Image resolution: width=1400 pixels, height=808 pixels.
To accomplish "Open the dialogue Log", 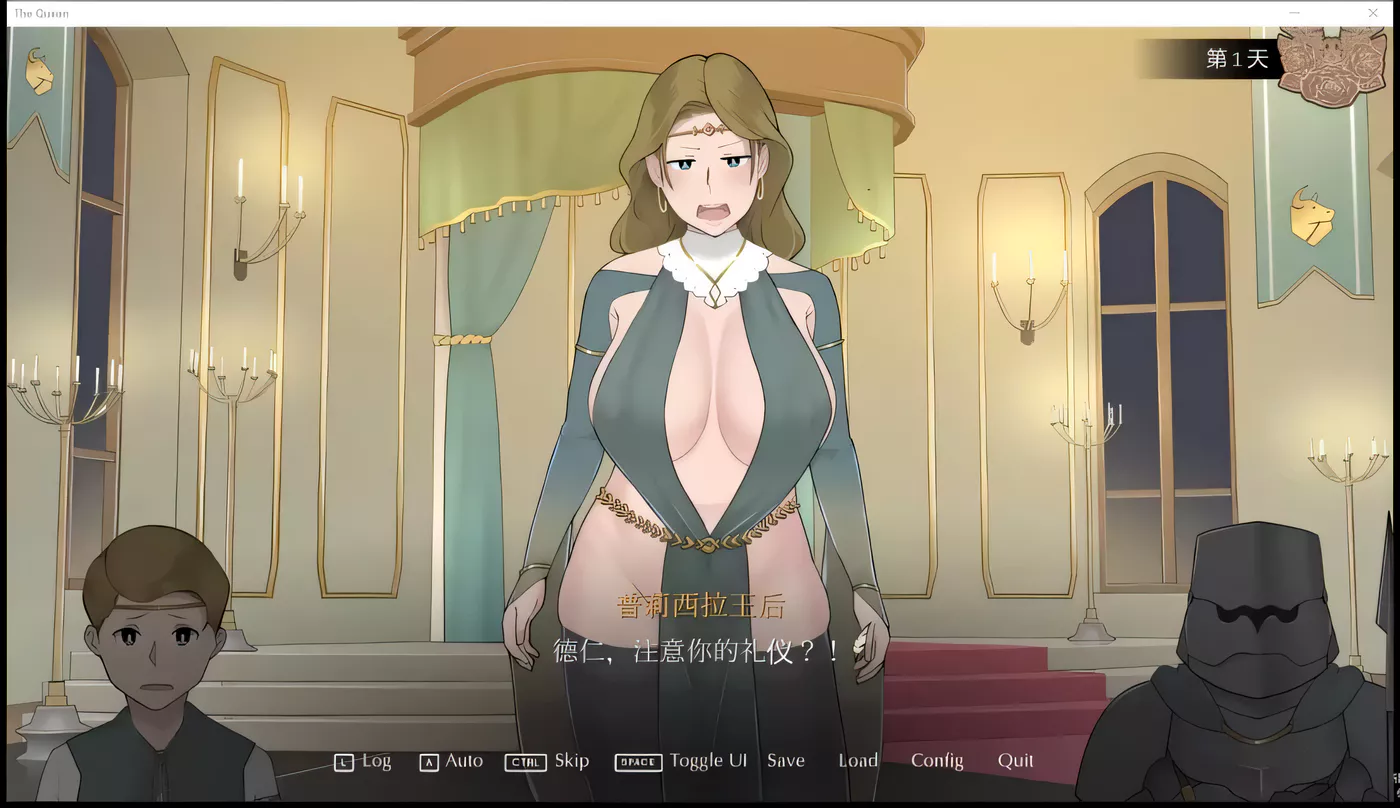I will click(375, 761).
